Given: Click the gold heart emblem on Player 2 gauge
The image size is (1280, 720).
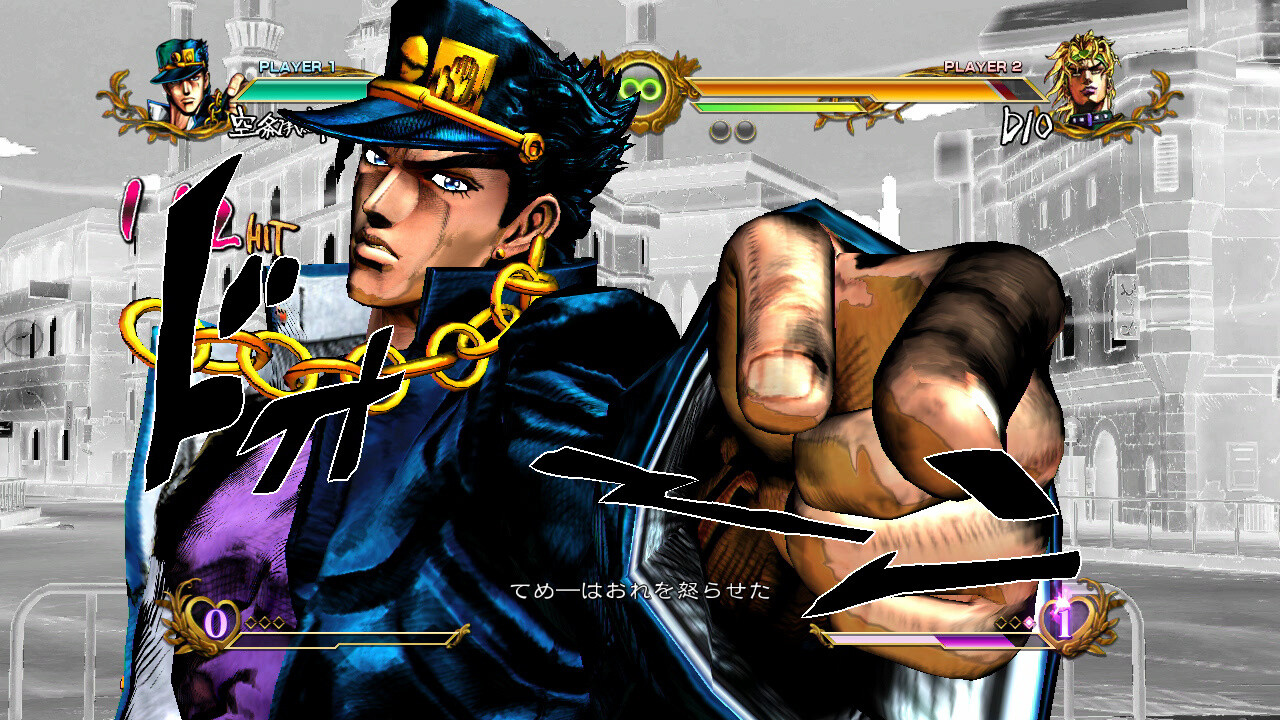Looking at the screenshot, I should click(1064, 620).
